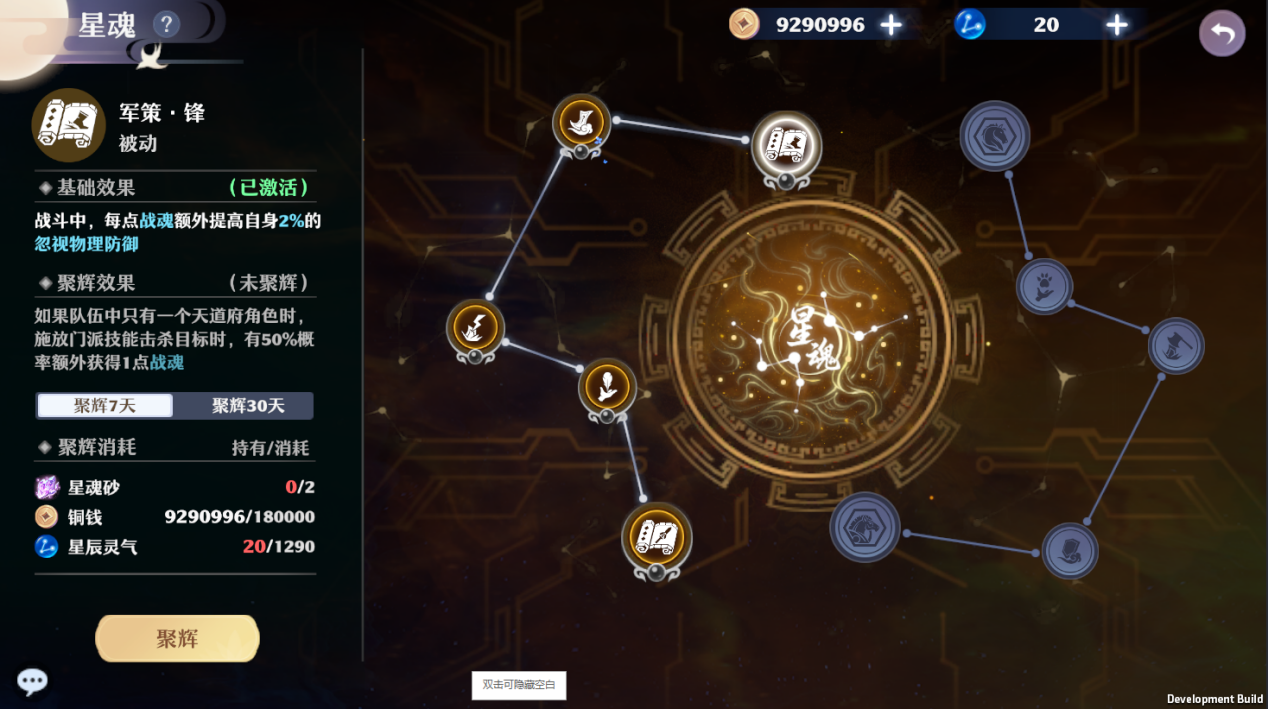
Task: Add star energy with the plus button
Action: pyautogui.click(x=1117, y=25)
